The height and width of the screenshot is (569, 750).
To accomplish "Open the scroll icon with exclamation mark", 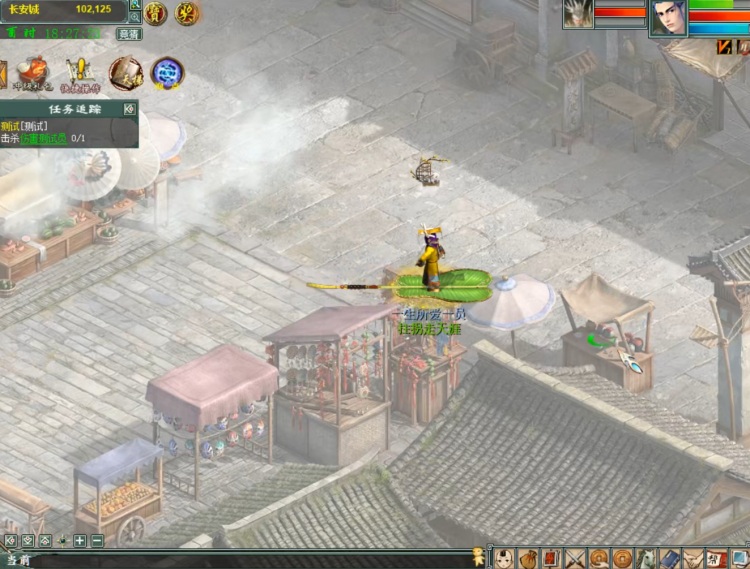I will tap(81, 71).
